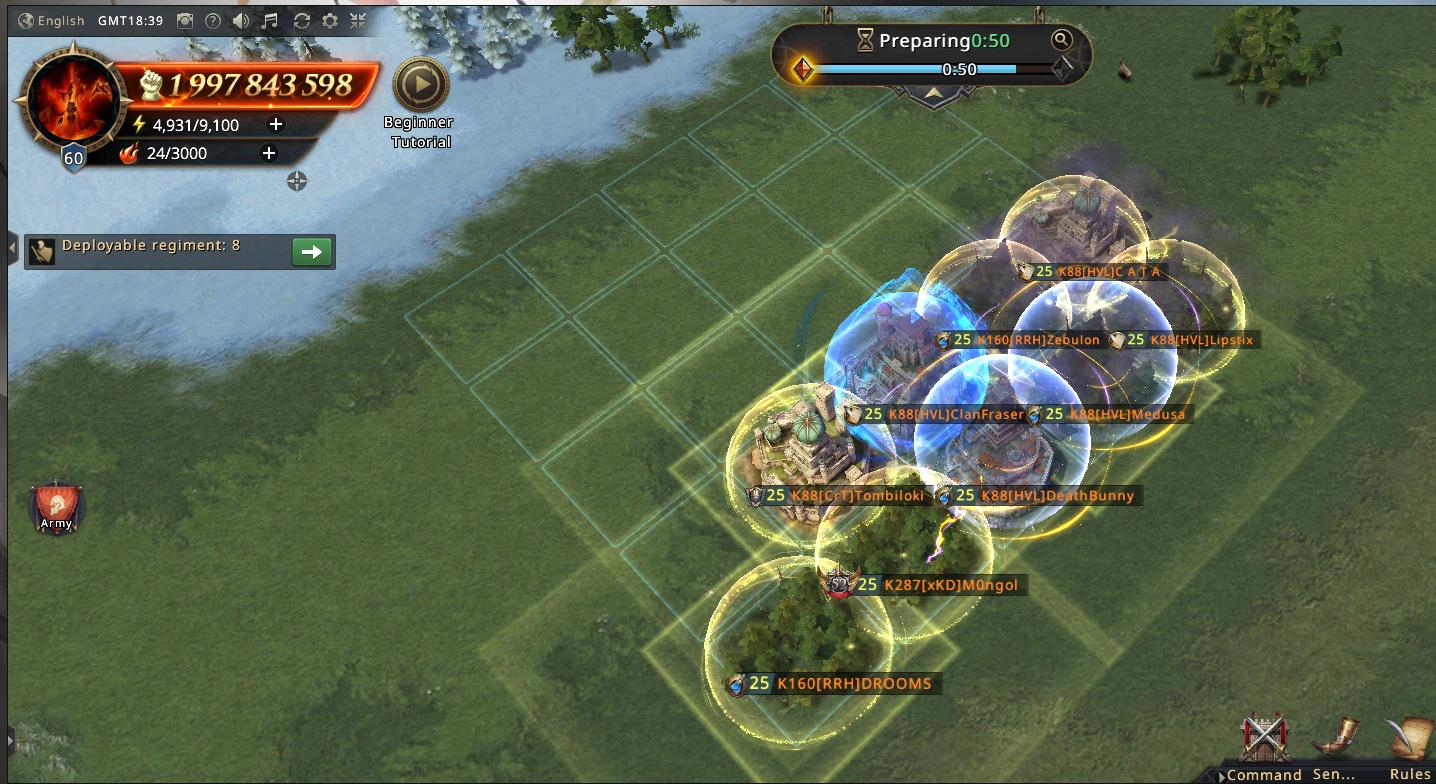Click the refresh arrows icon
Screen dimensions: 1436x784
pos(301,21)
